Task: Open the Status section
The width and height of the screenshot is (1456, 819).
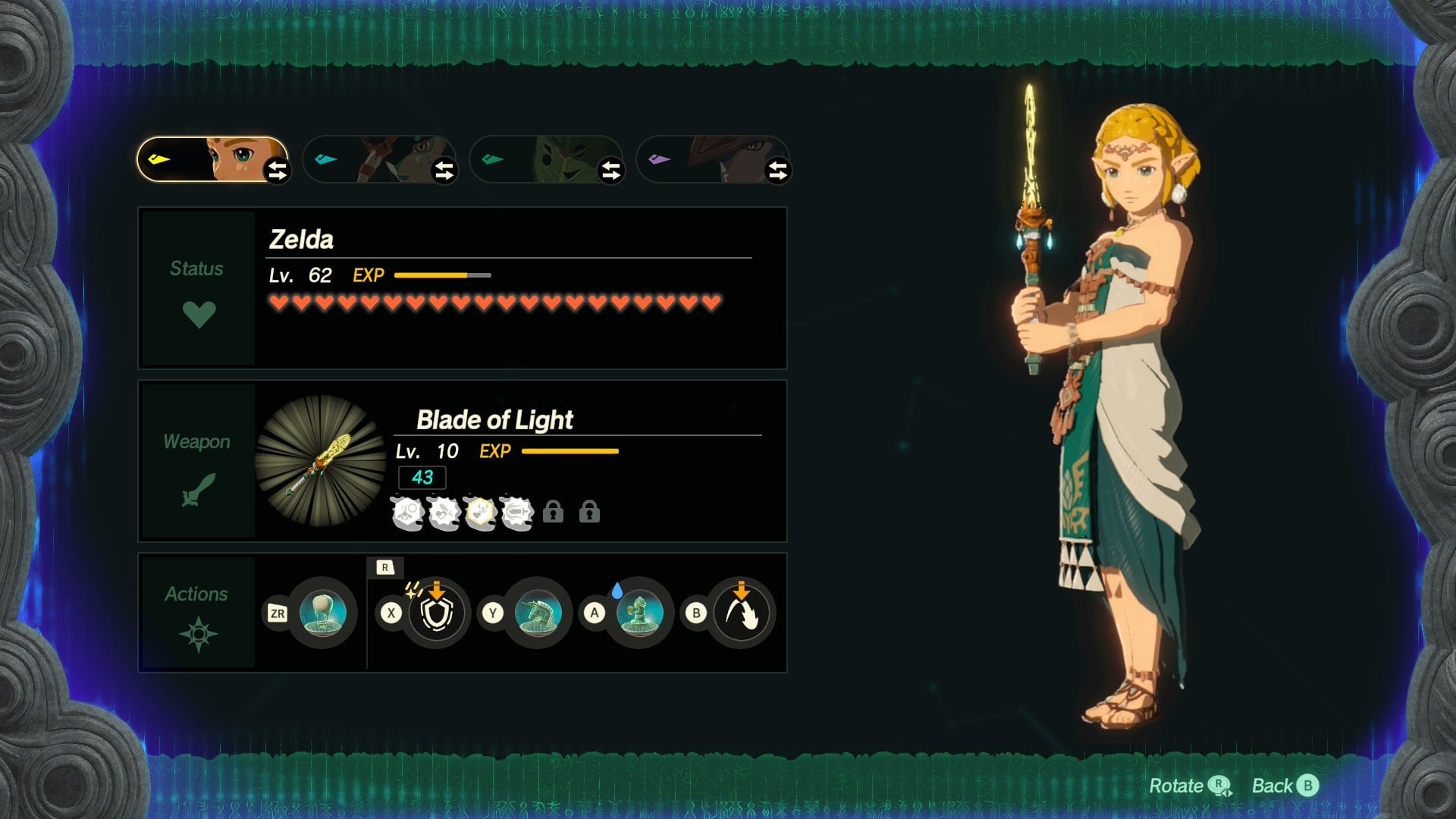Action: (197, 288)
